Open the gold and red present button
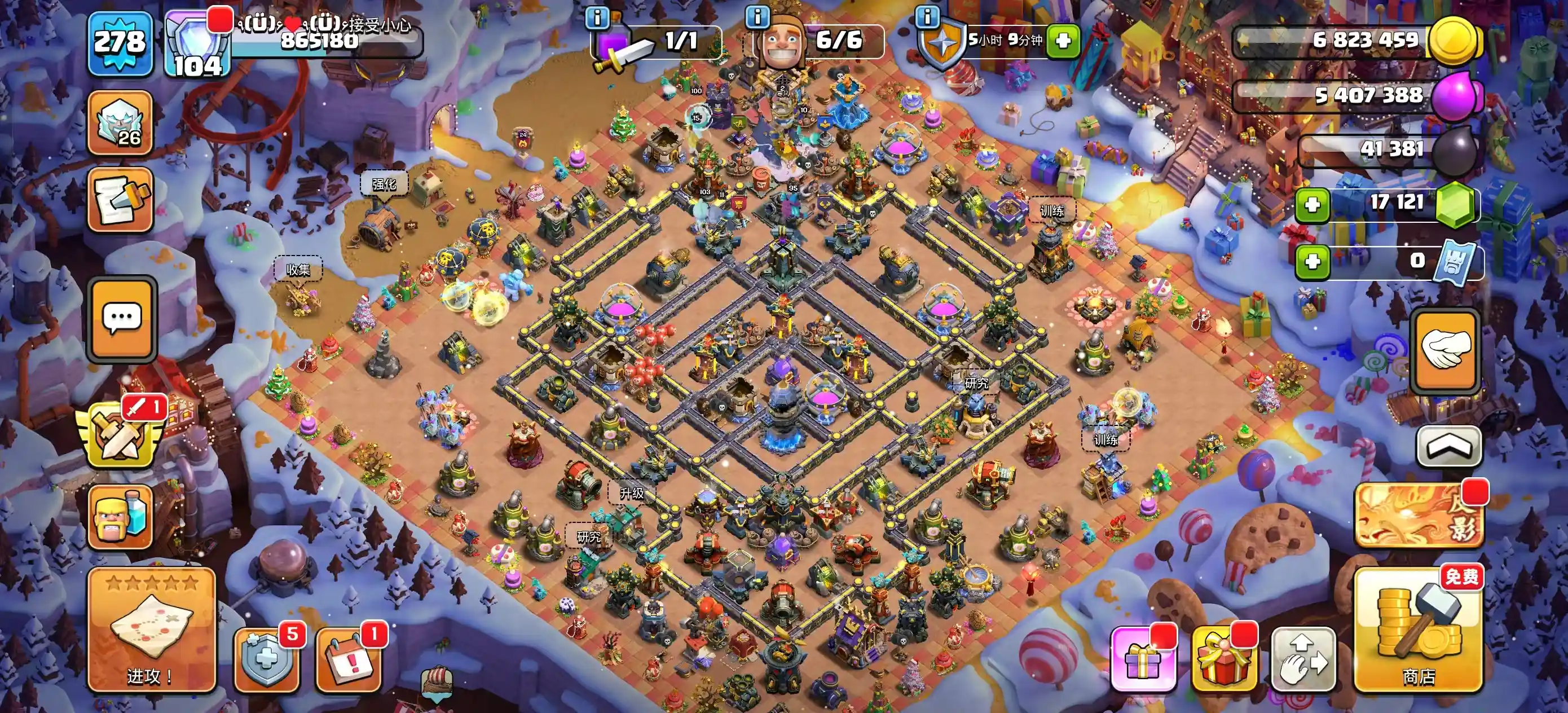 pyautogui.click(x=1223, y=660)
